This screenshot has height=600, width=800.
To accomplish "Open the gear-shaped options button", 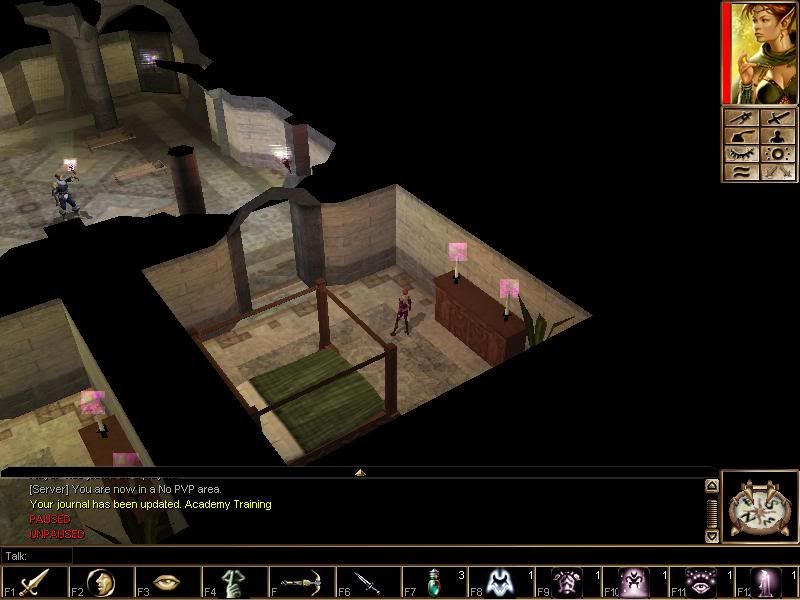I will (x=778, y=154).
